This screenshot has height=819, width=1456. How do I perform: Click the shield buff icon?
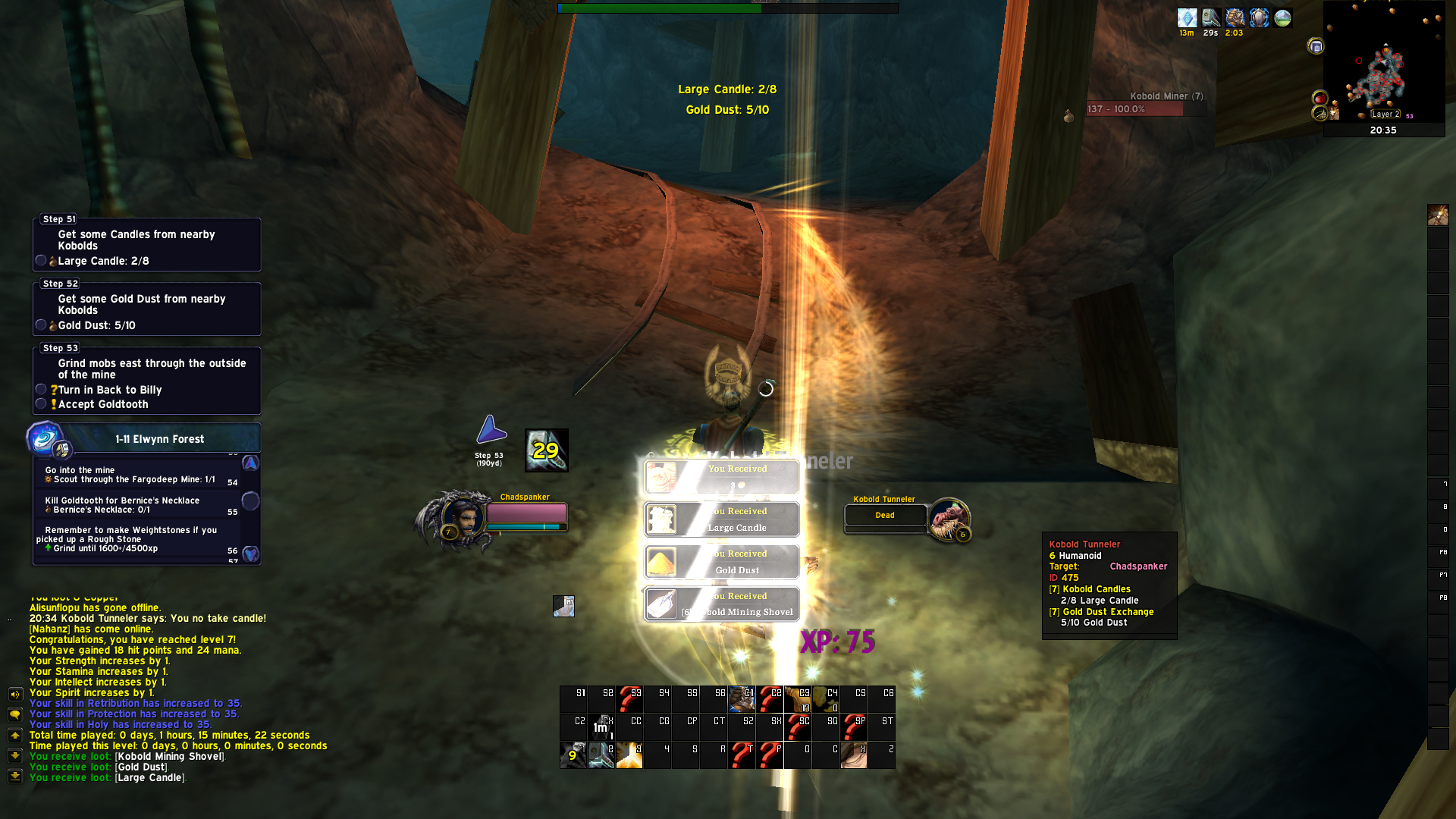point(1259,17)
